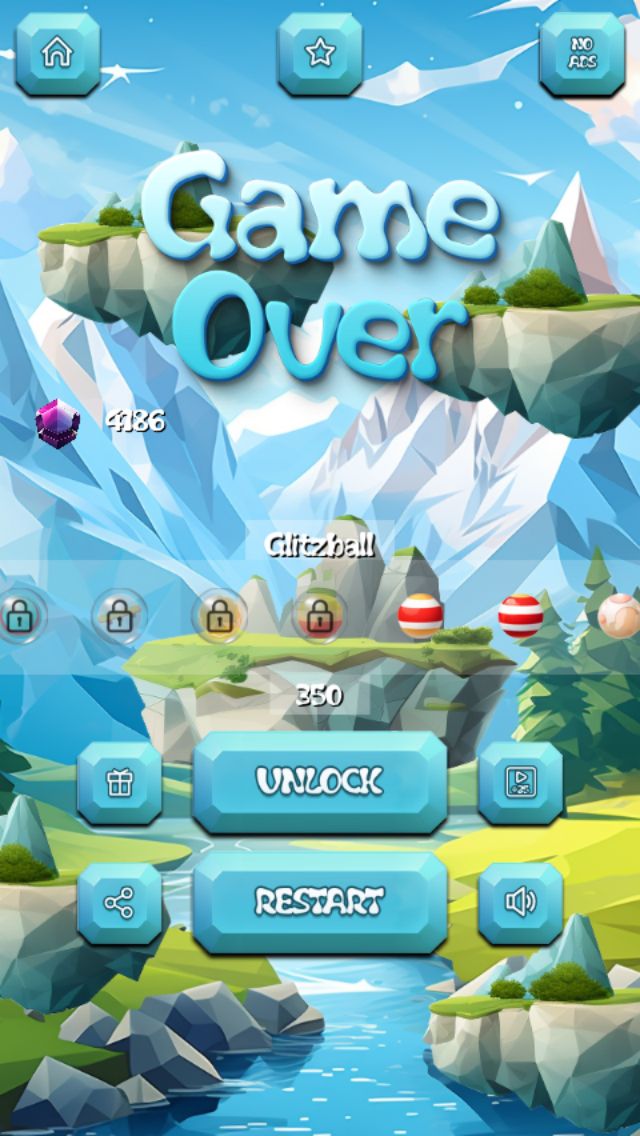Pick the locked teal ball
Screen dimensions: 640x1136
[18, 616]
